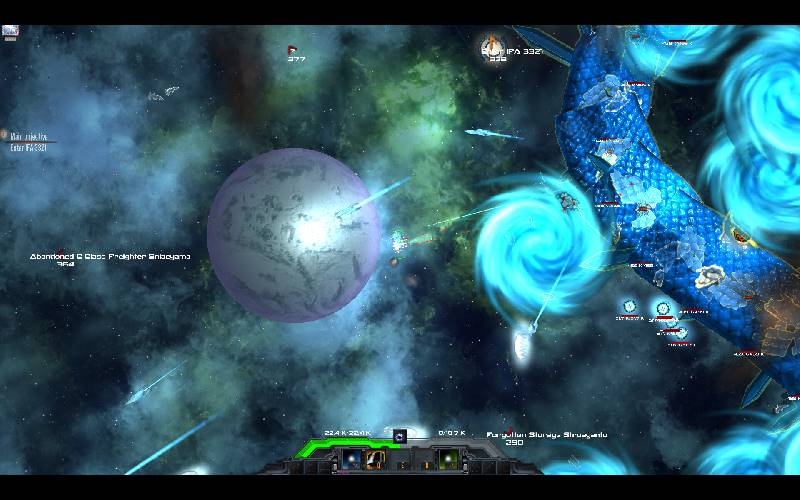Open the top-left corner menu icon
Image resolution: width=800 pixels, height=500 pixels.
click(x=11, y=32)
